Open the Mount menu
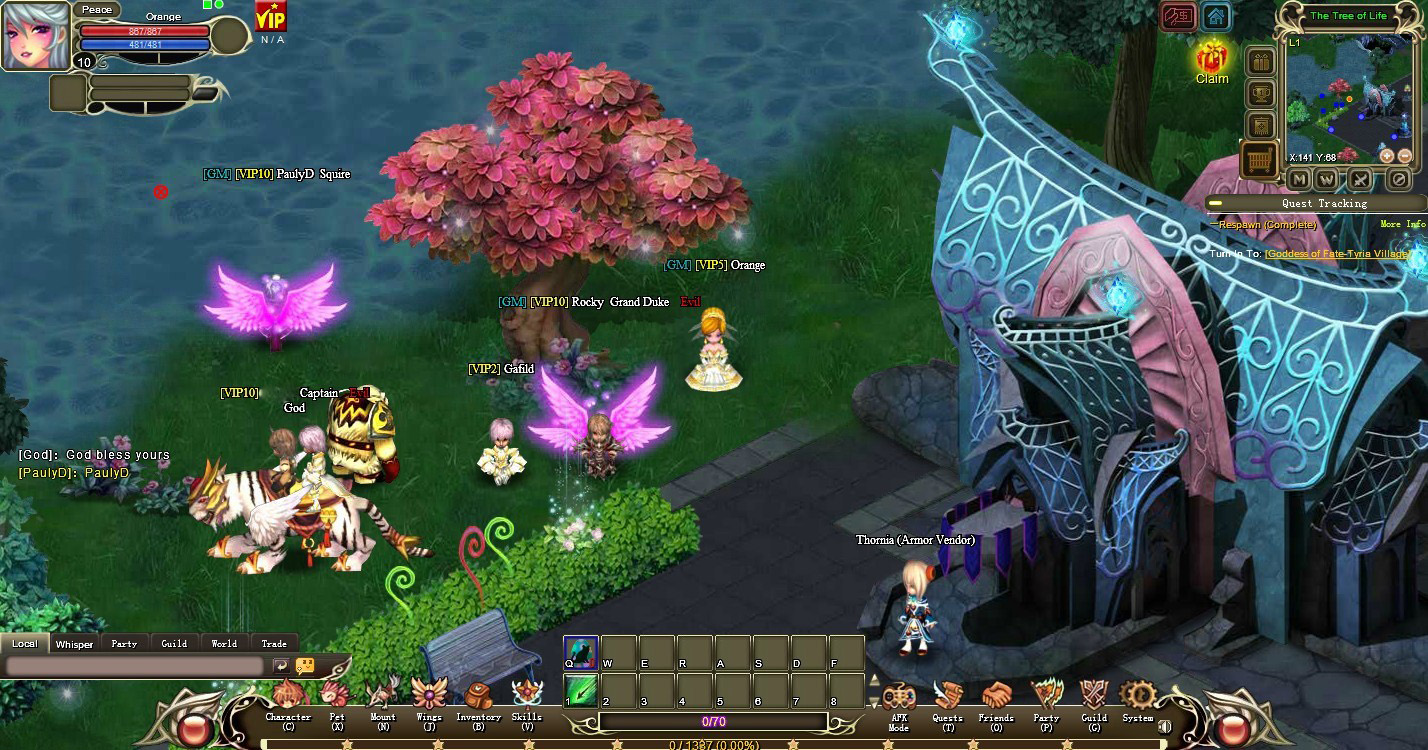 (383, 696)
